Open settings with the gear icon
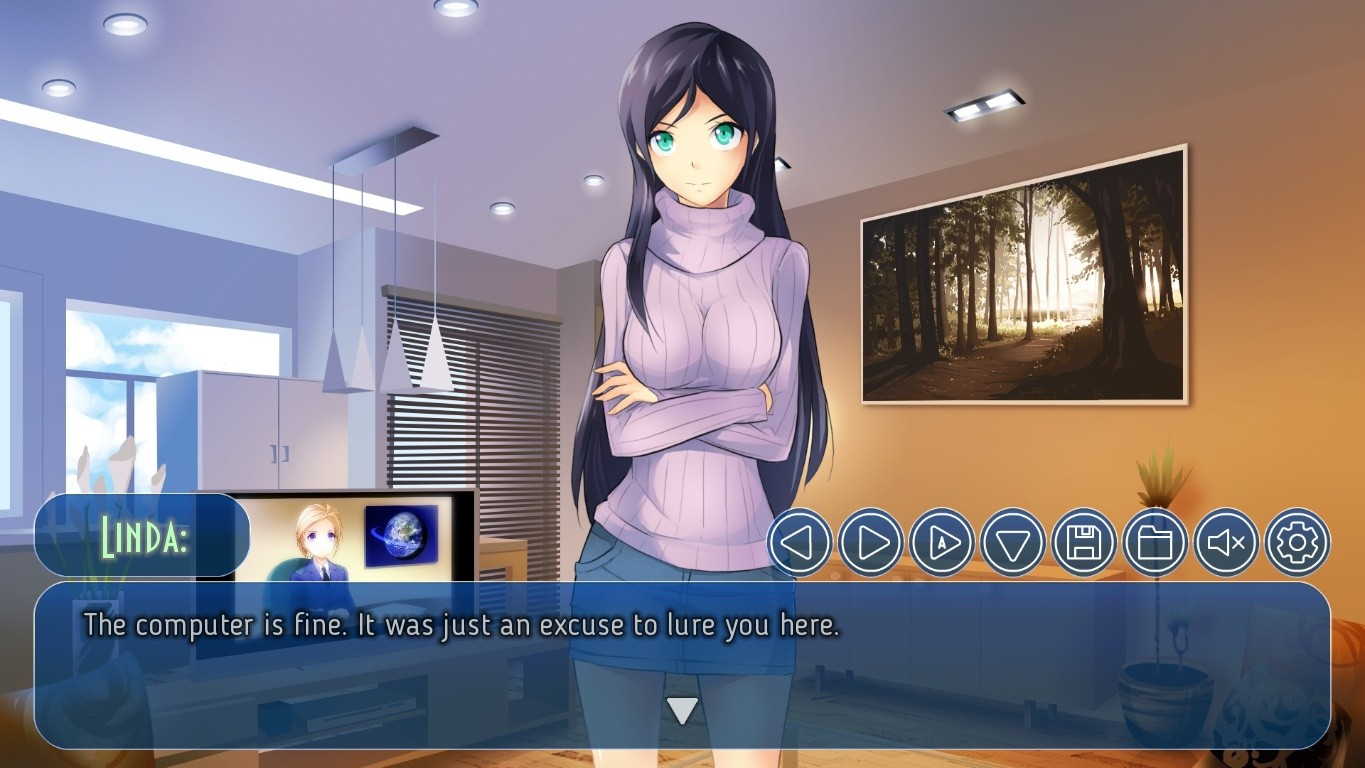The width and height of the screenshot is (1365, 768). (x=1297, y=542)
